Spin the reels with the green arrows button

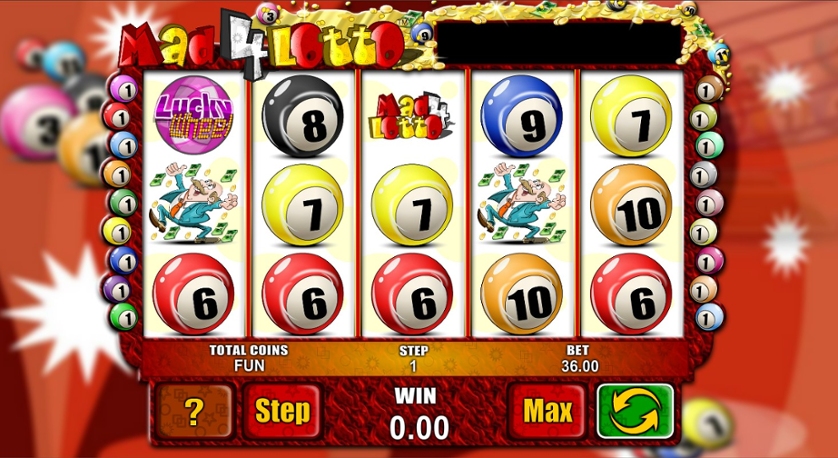click(635, 411)
